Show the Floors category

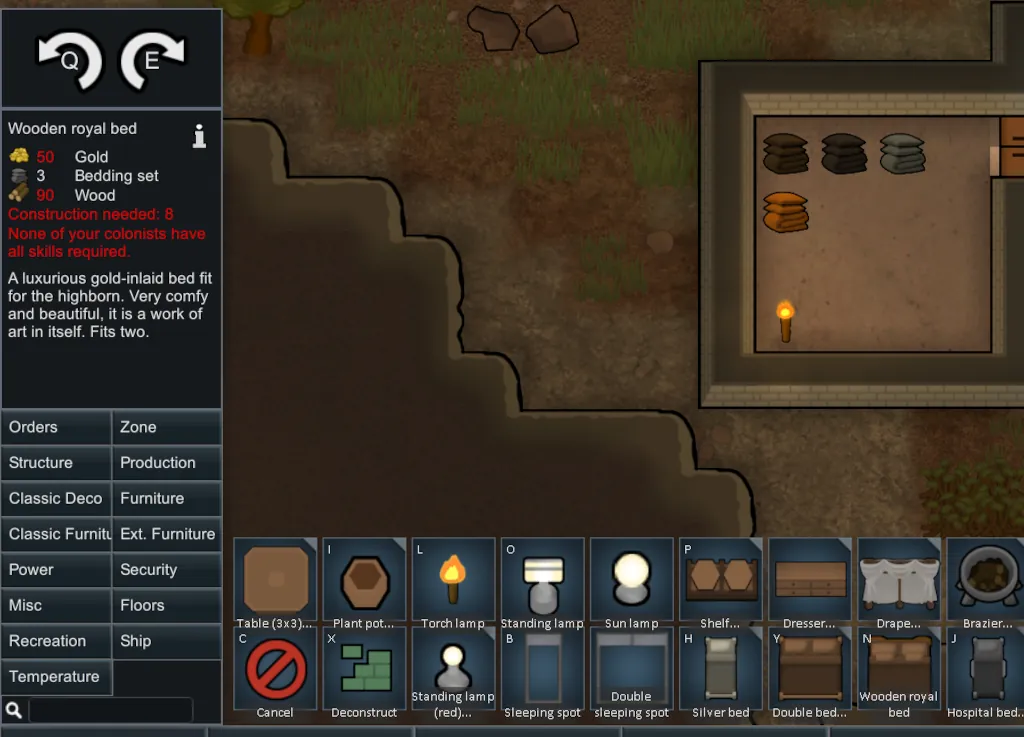[x=166, y=606]
